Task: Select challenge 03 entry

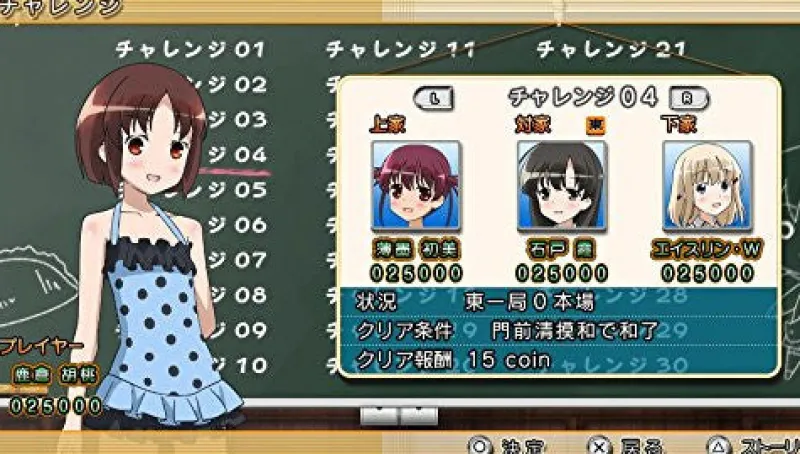Action: (x=236, y=120)
